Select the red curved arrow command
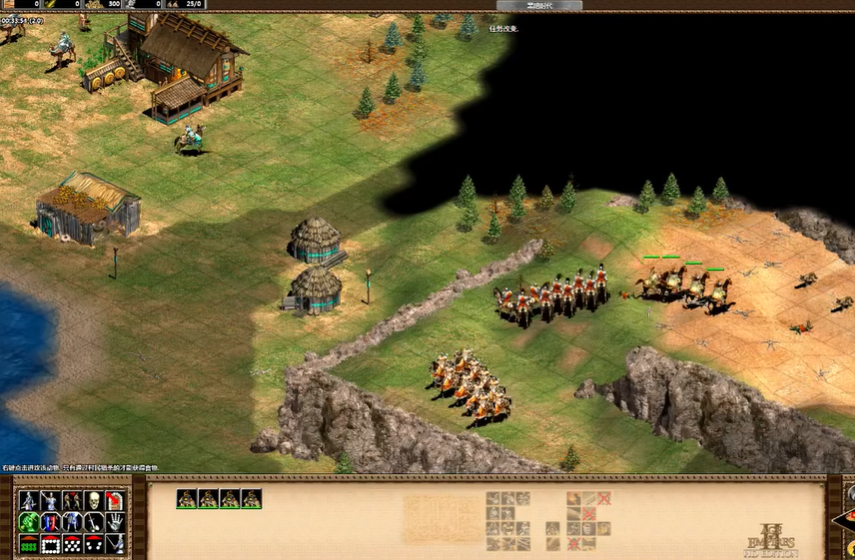This screenshot has height=560, width=855. [115, 500]
